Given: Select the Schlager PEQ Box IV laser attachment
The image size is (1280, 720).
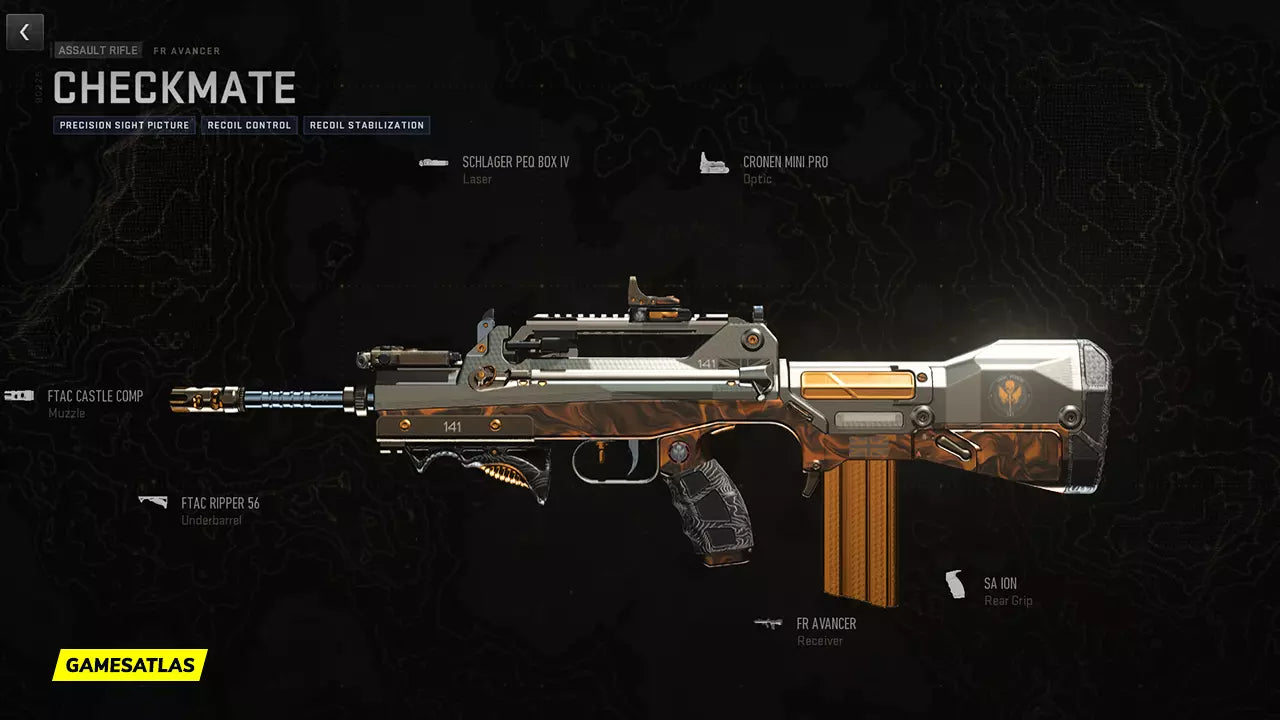Looking at the screenshot, I should (514, 162).
